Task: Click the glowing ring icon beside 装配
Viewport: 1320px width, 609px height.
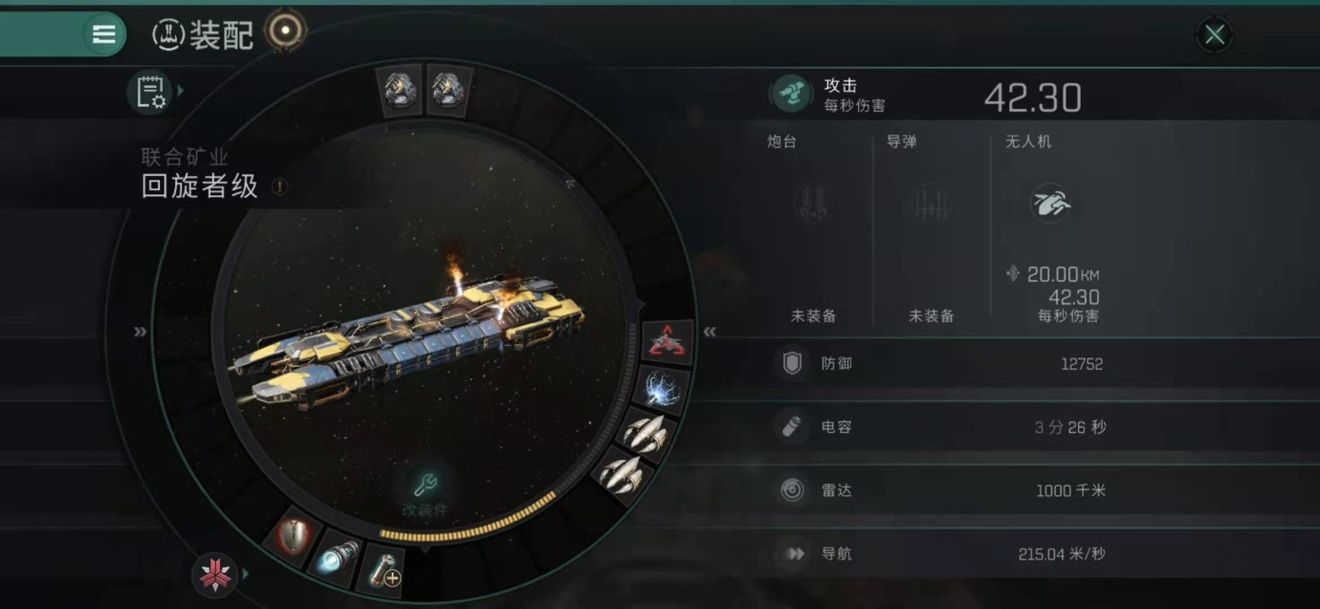Action: (x=286, y=32)
